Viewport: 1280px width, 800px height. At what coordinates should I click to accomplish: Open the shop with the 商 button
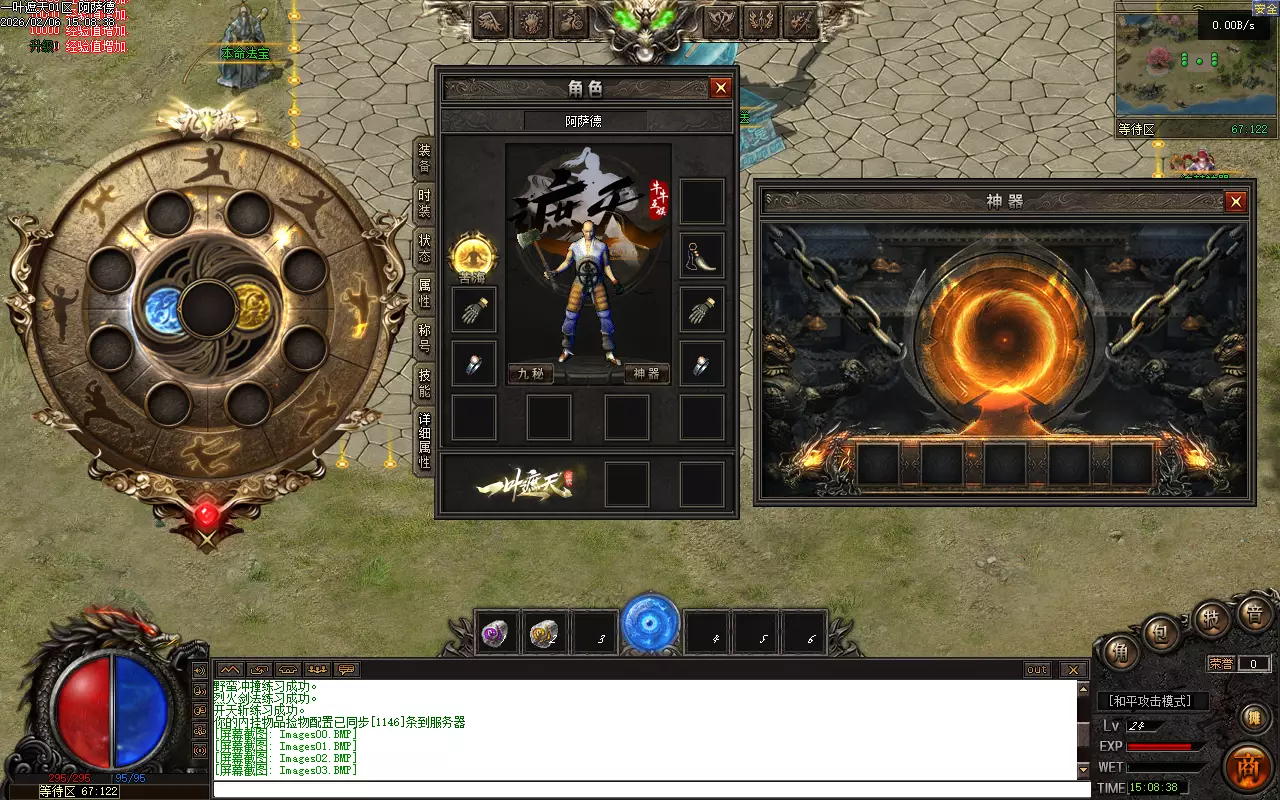click(1249, 767)
